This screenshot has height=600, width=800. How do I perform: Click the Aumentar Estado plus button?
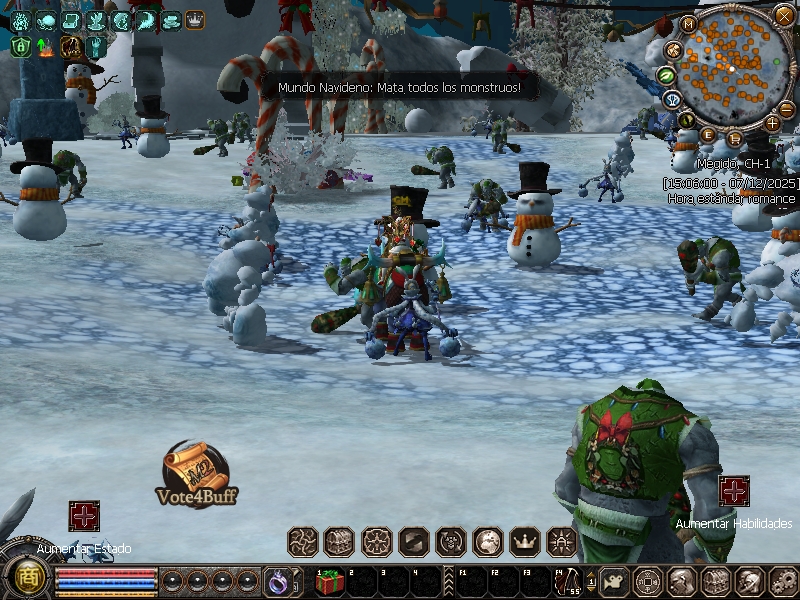pos(84,516)
